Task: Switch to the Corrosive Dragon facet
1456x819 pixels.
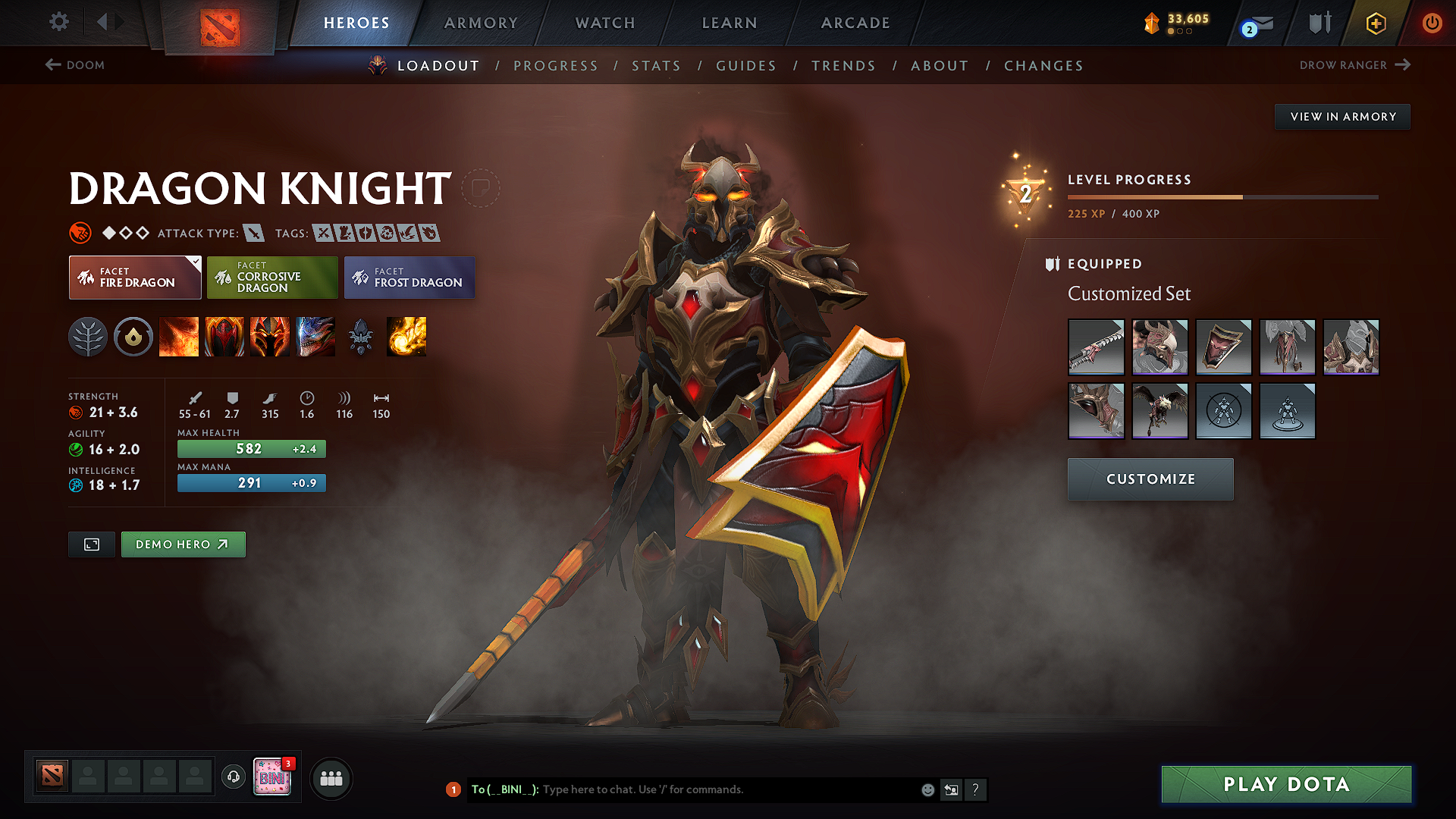Action: [271, 278]
